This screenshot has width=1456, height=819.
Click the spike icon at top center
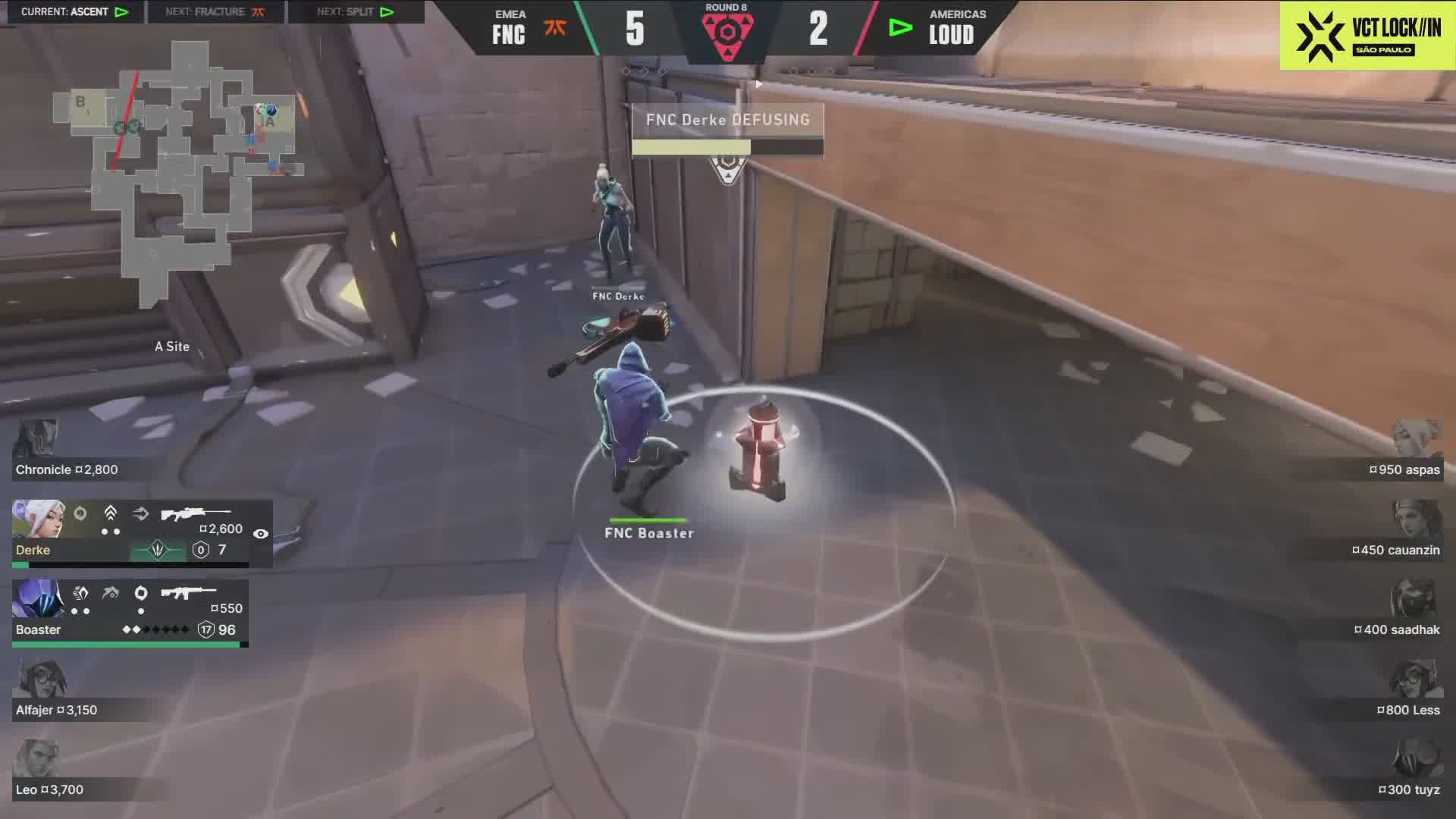click(726, 33)
